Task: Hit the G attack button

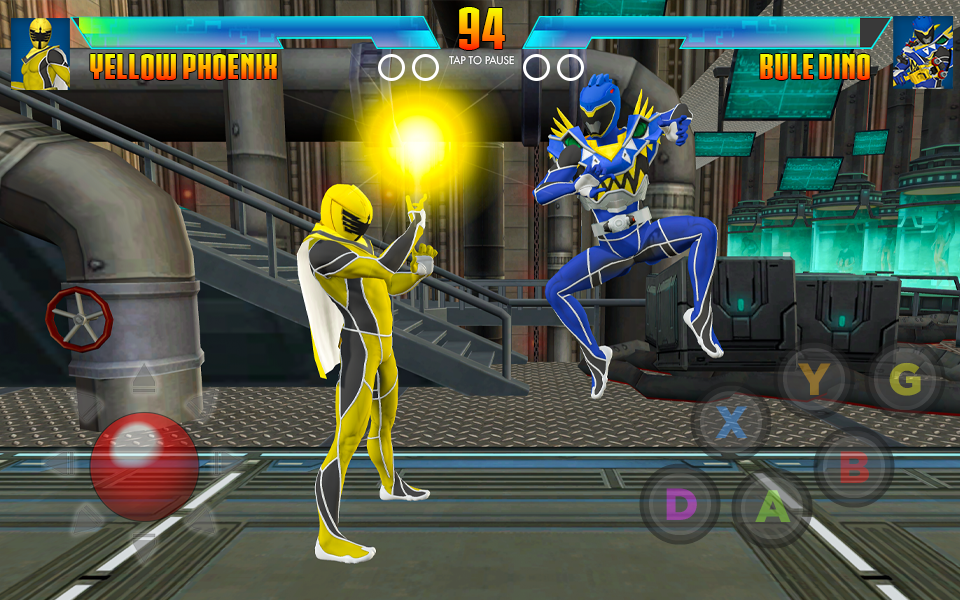Action: 905,379
